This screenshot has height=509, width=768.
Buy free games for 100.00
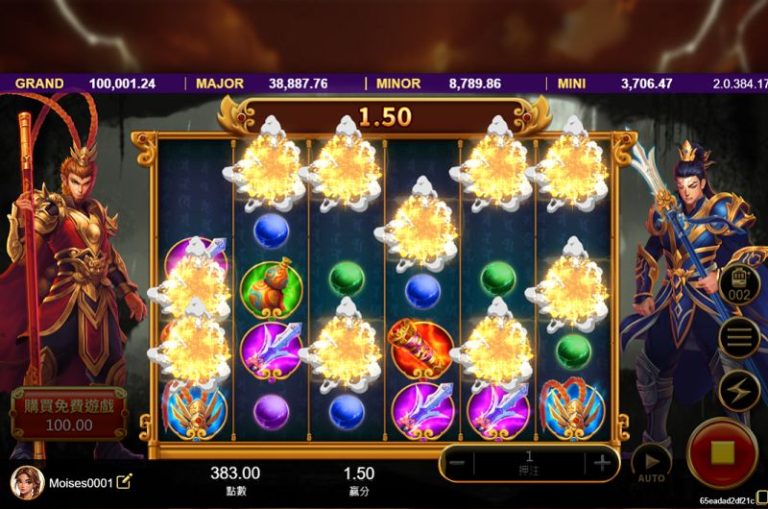[x=68, y=414]
